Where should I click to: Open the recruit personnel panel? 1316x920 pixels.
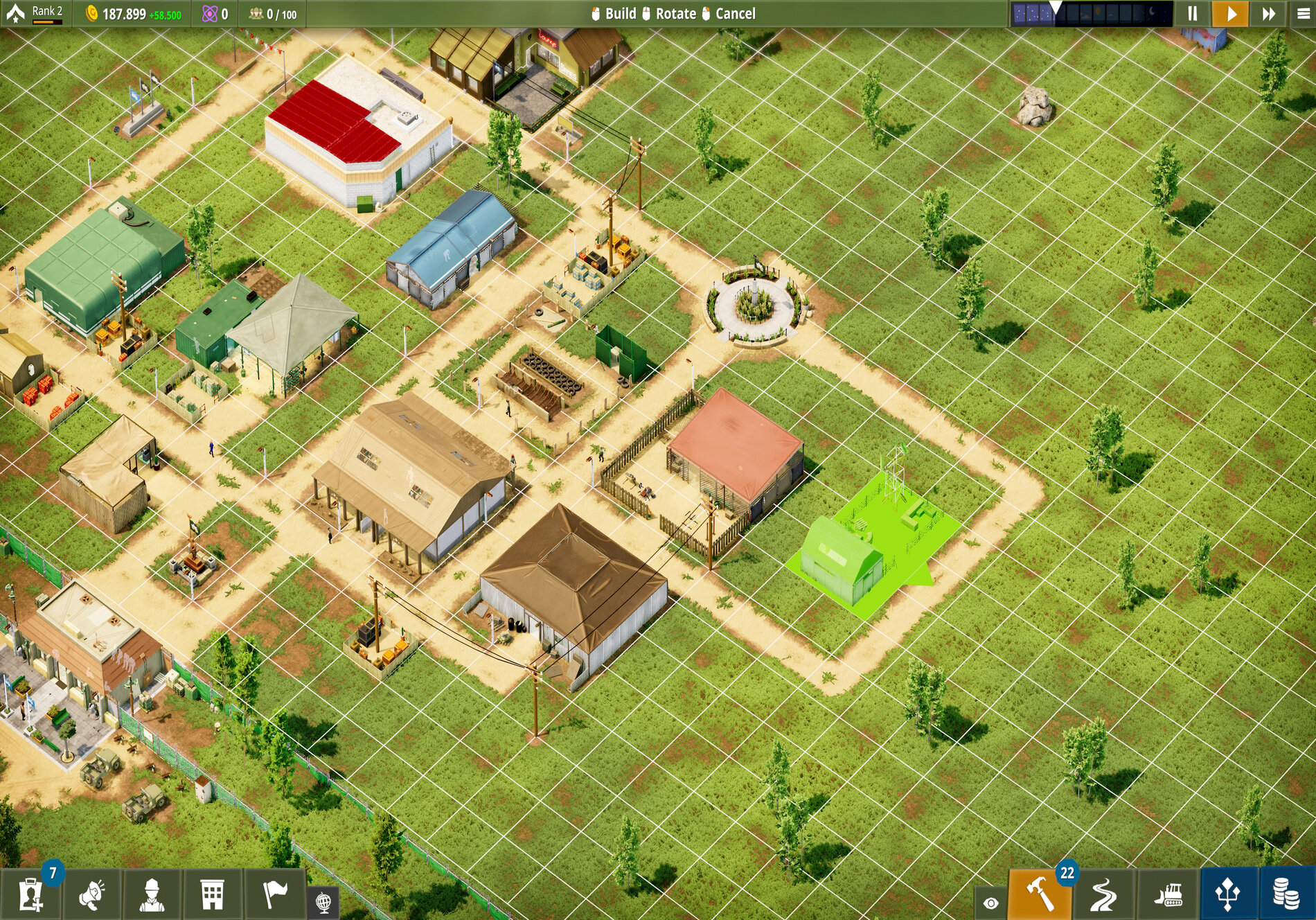point(31,894)
